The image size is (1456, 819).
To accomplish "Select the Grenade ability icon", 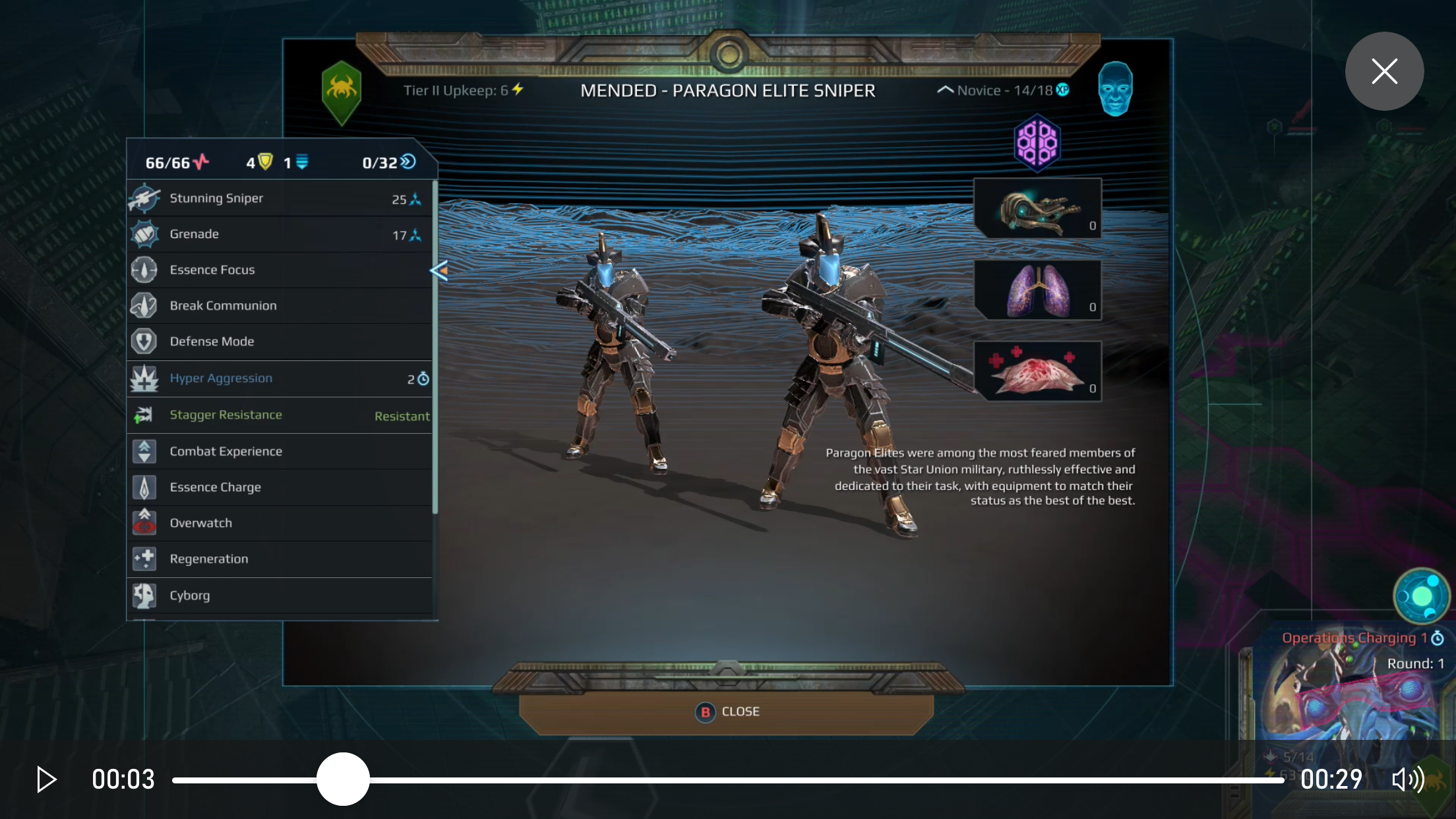I will point(145,234).
